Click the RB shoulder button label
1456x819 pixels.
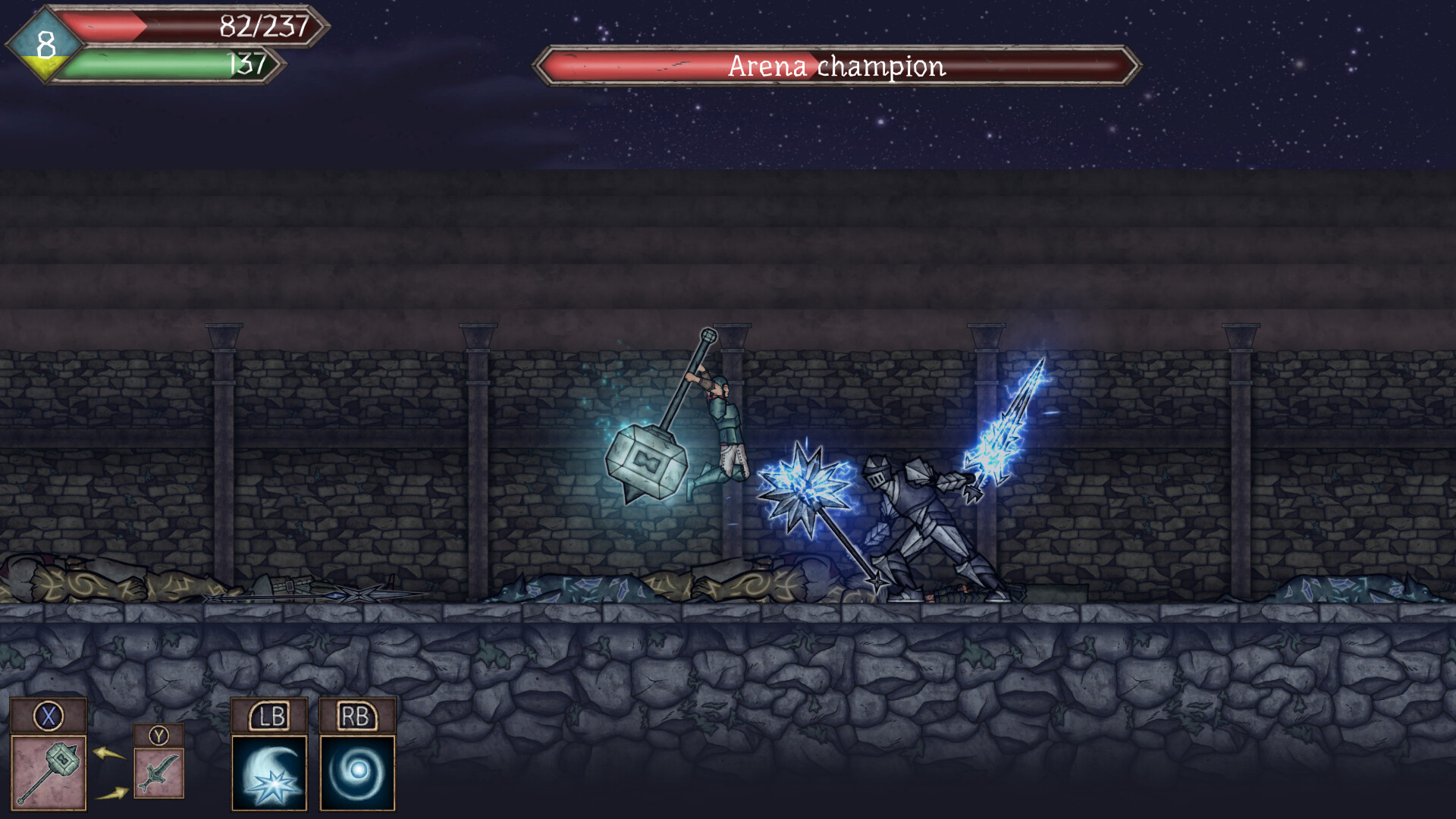coord(356,715)
